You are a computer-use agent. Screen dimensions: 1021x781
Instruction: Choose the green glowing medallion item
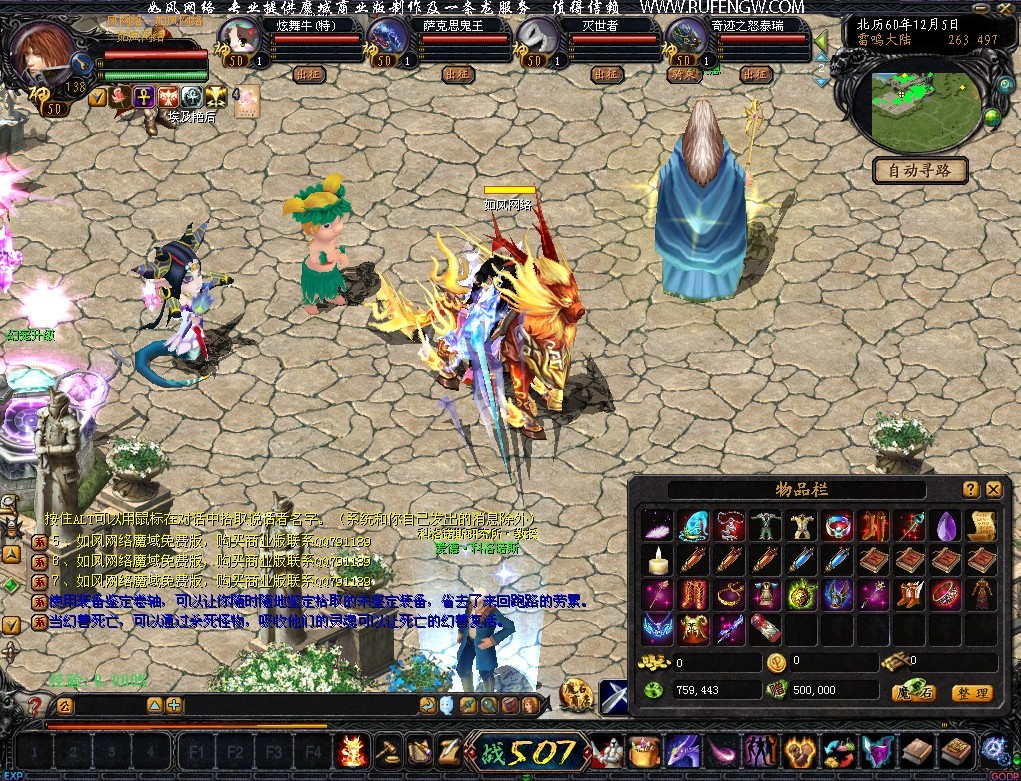pyautogui.click(x=801, y=595)
